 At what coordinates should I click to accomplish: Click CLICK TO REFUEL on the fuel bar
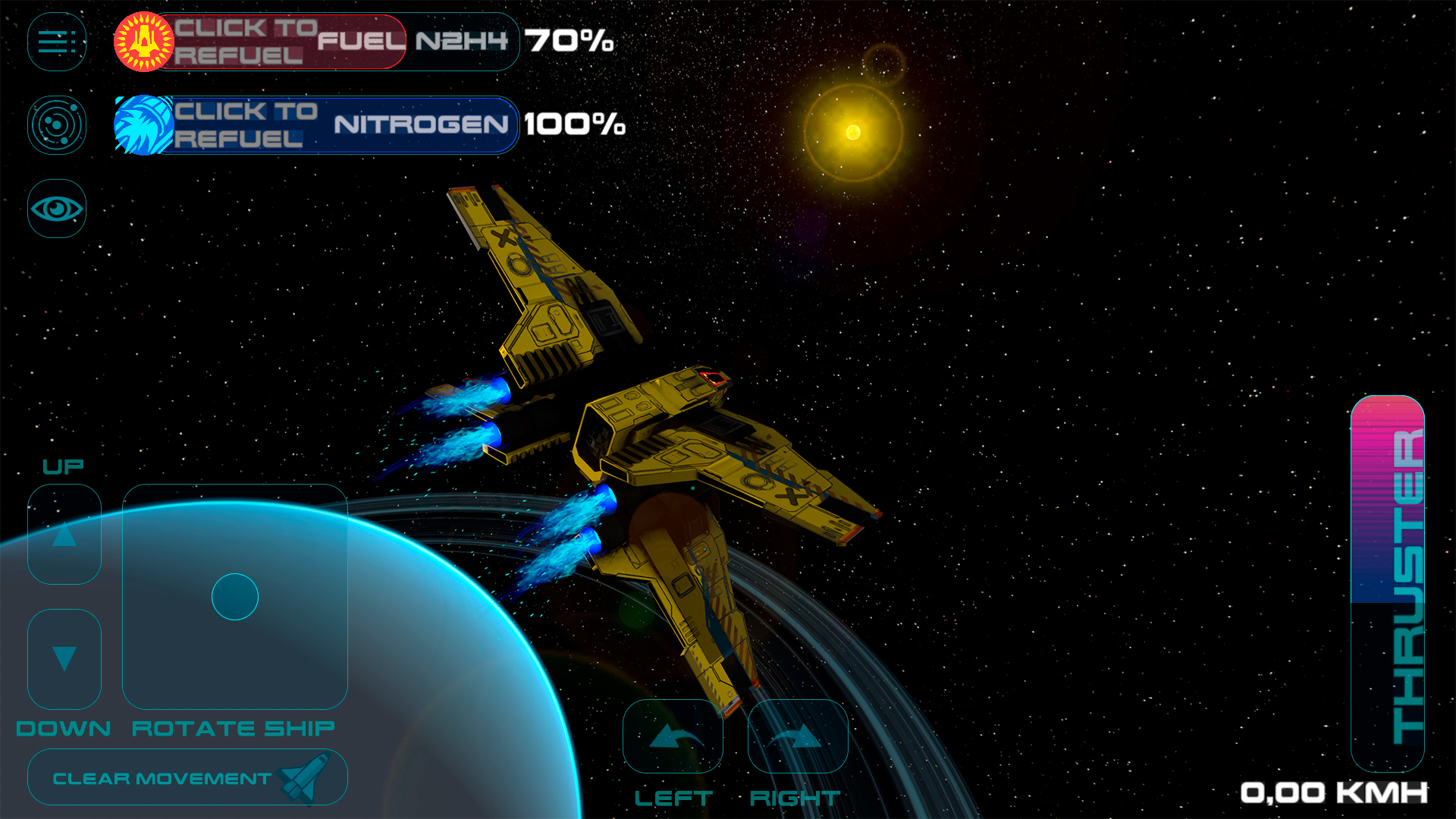(243, 42)
